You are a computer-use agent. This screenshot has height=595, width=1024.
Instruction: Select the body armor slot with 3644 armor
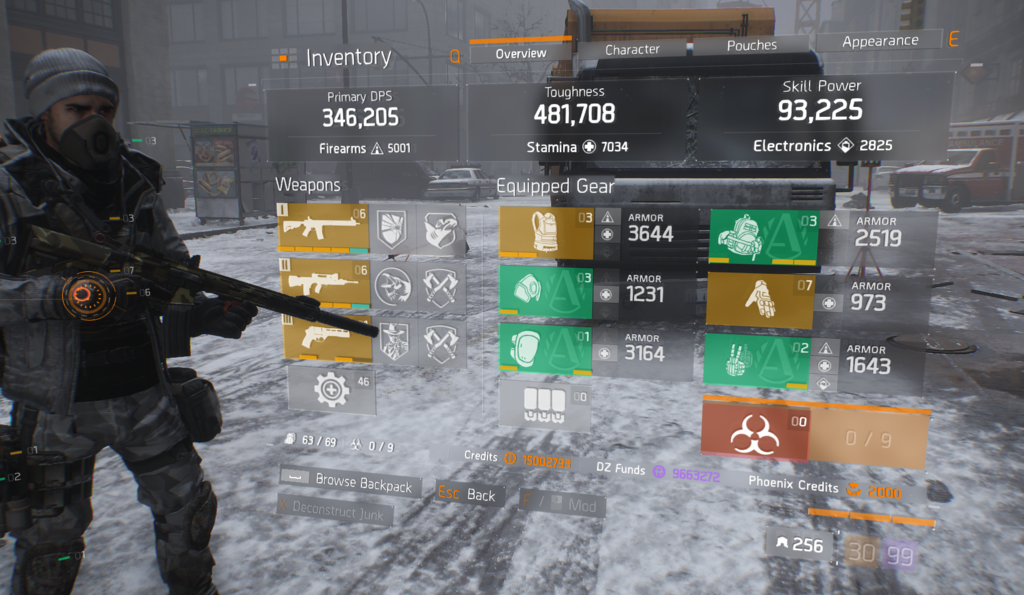546,232
